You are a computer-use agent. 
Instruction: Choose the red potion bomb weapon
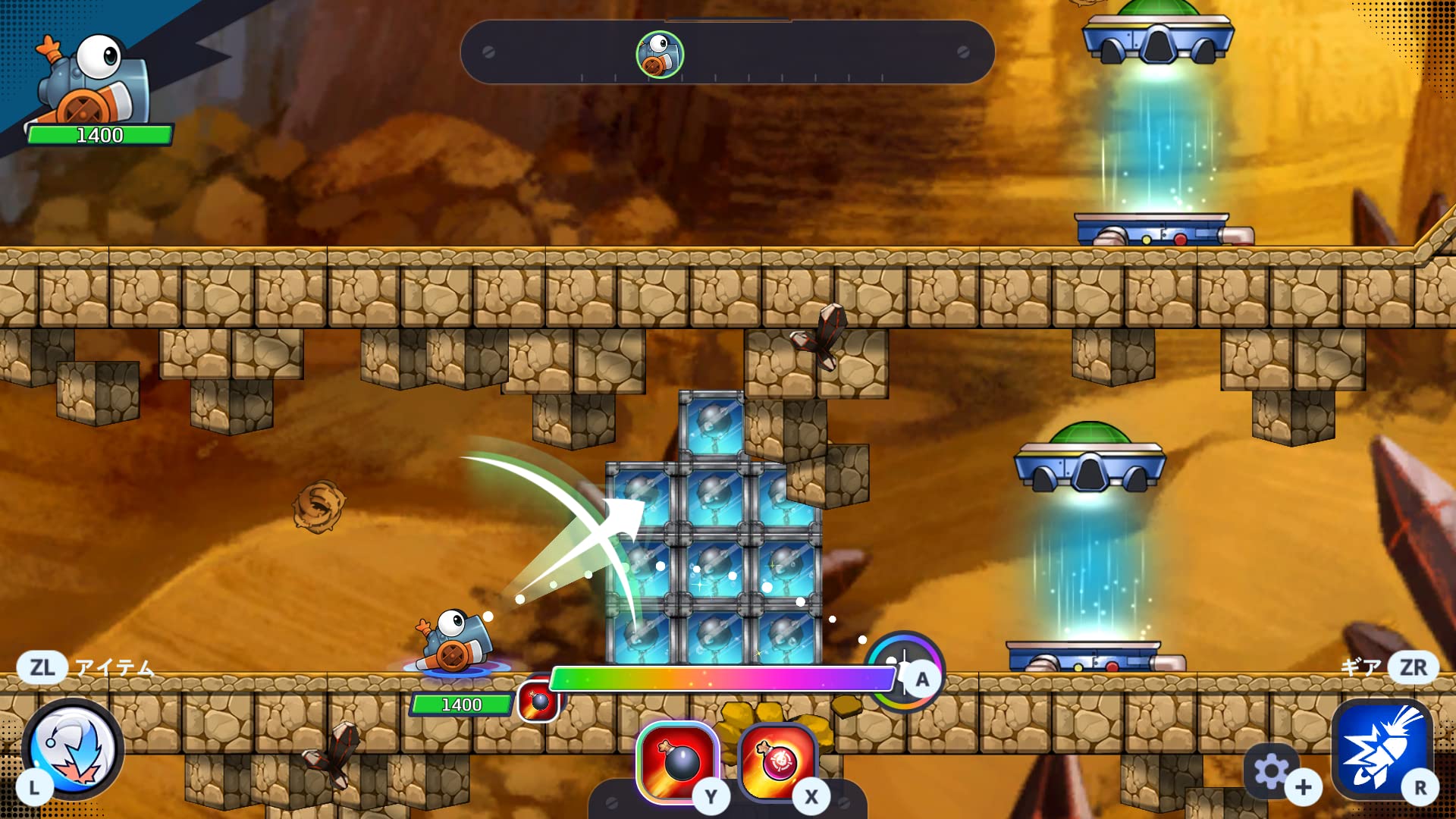click(x=778, y=761)
